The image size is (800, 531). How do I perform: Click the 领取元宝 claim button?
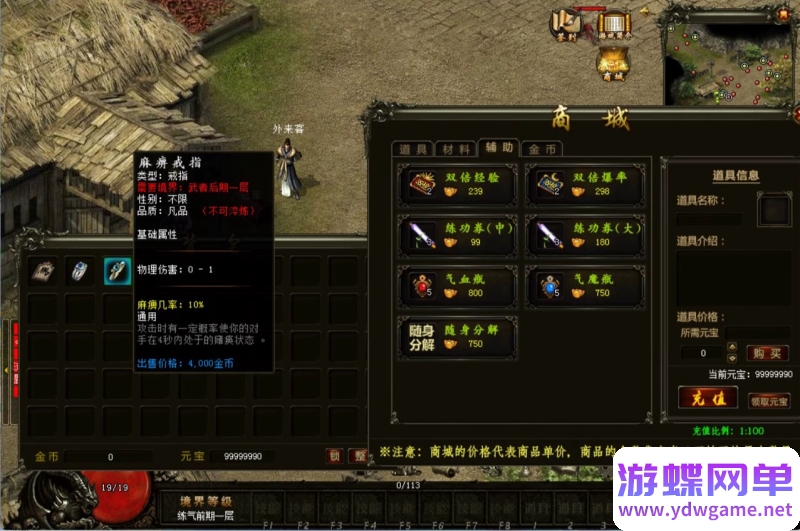pos(769,400)
